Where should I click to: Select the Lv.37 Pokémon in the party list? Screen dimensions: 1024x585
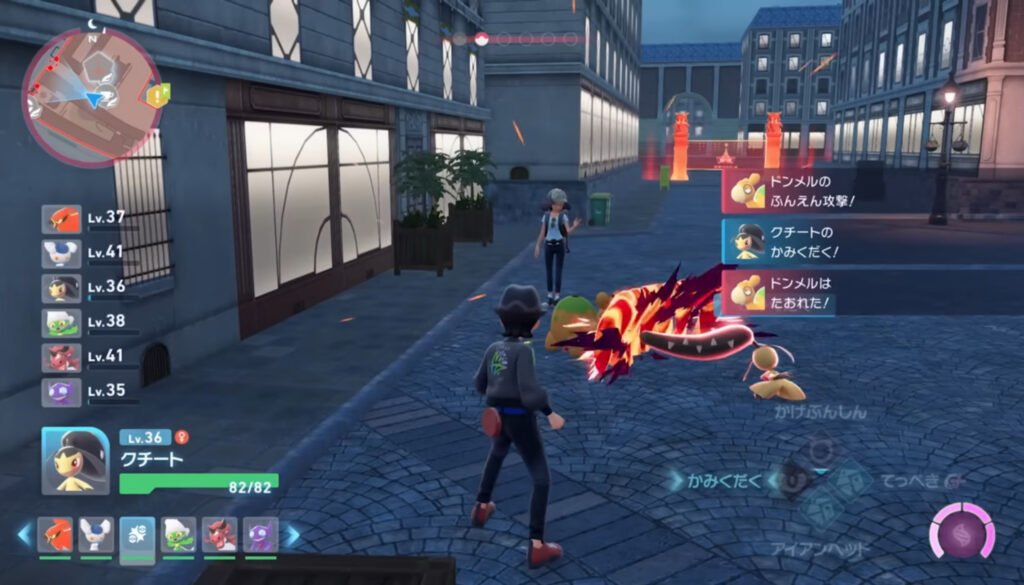(61, 219)
